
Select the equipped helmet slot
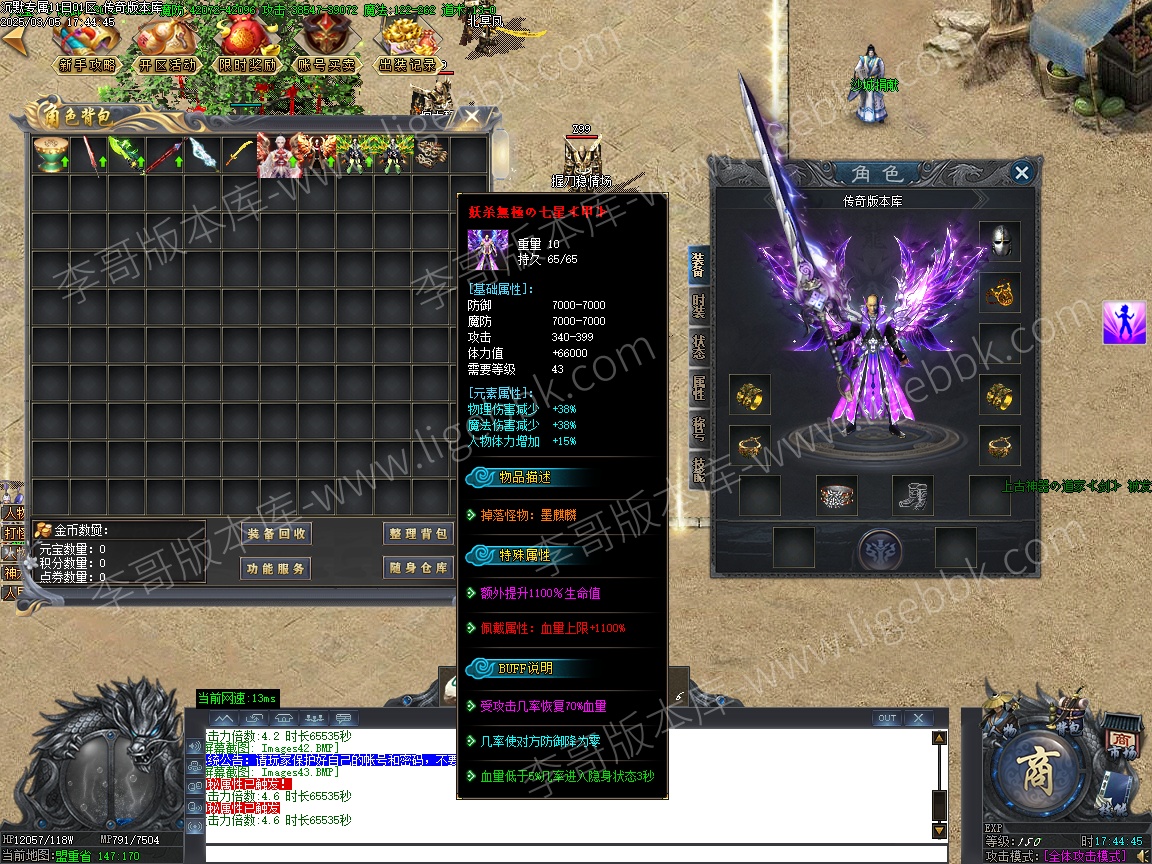click(999, 241)
